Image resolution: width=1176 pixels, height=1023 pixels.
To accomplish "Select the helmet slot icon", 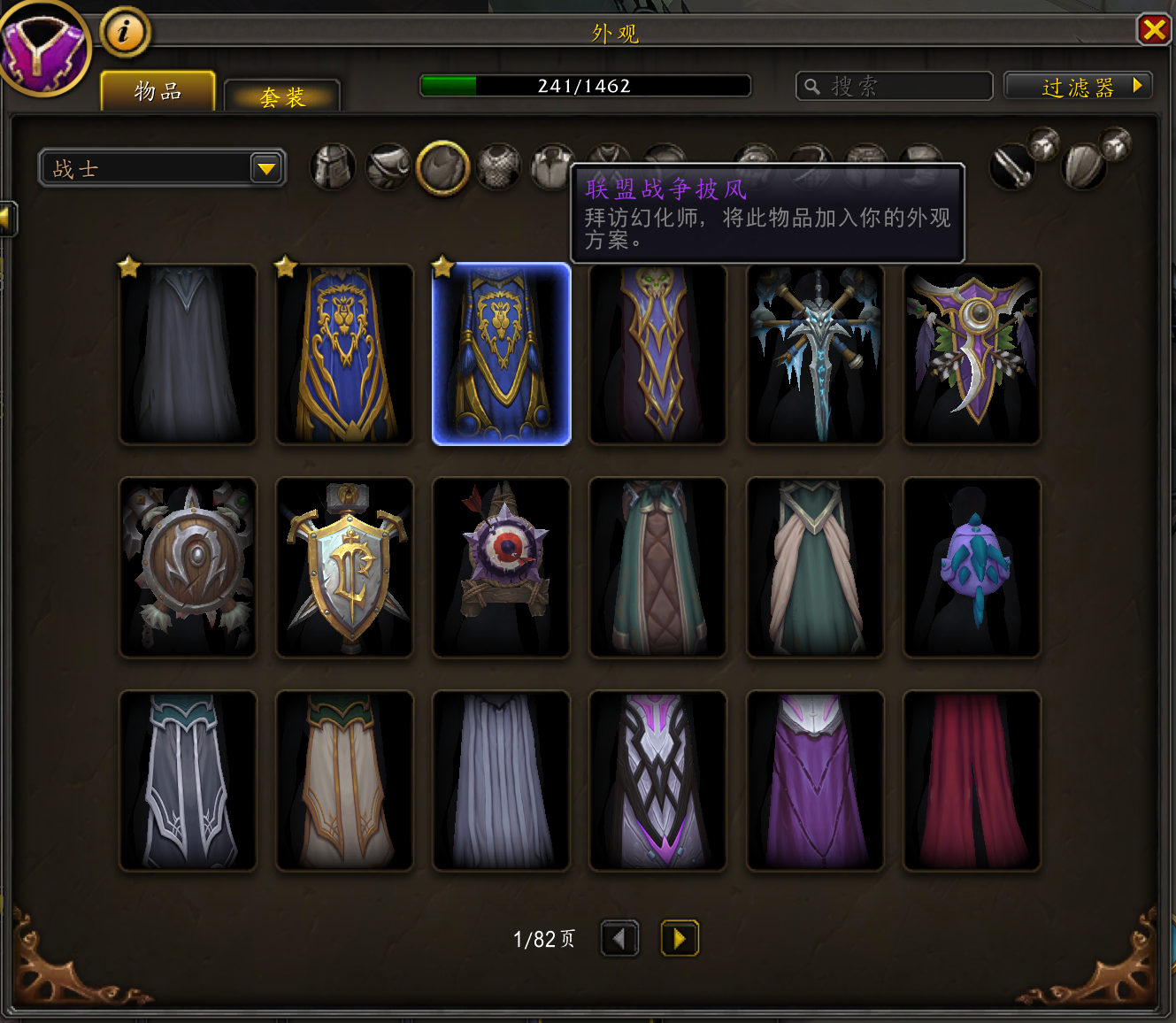I will tap(334, 166).
